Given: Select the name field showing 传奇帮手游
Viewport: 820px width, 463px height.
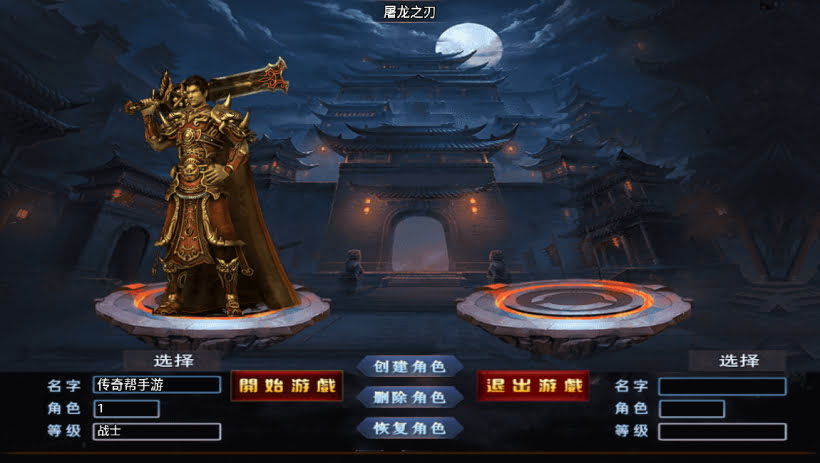Looking at the screenshot, I should 157,385.
